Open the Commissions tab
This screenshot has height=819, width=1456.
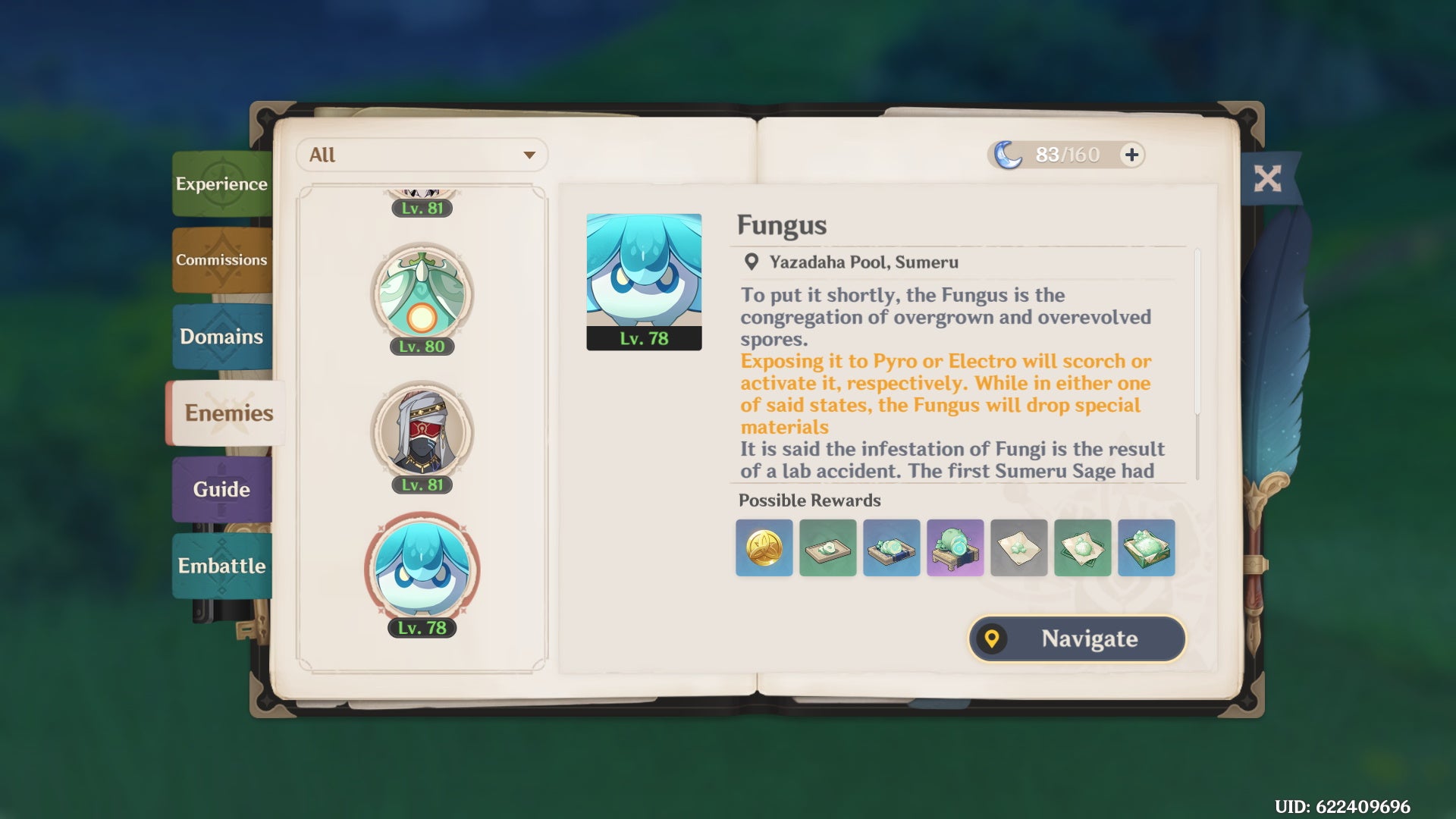[x=221, y=260]
